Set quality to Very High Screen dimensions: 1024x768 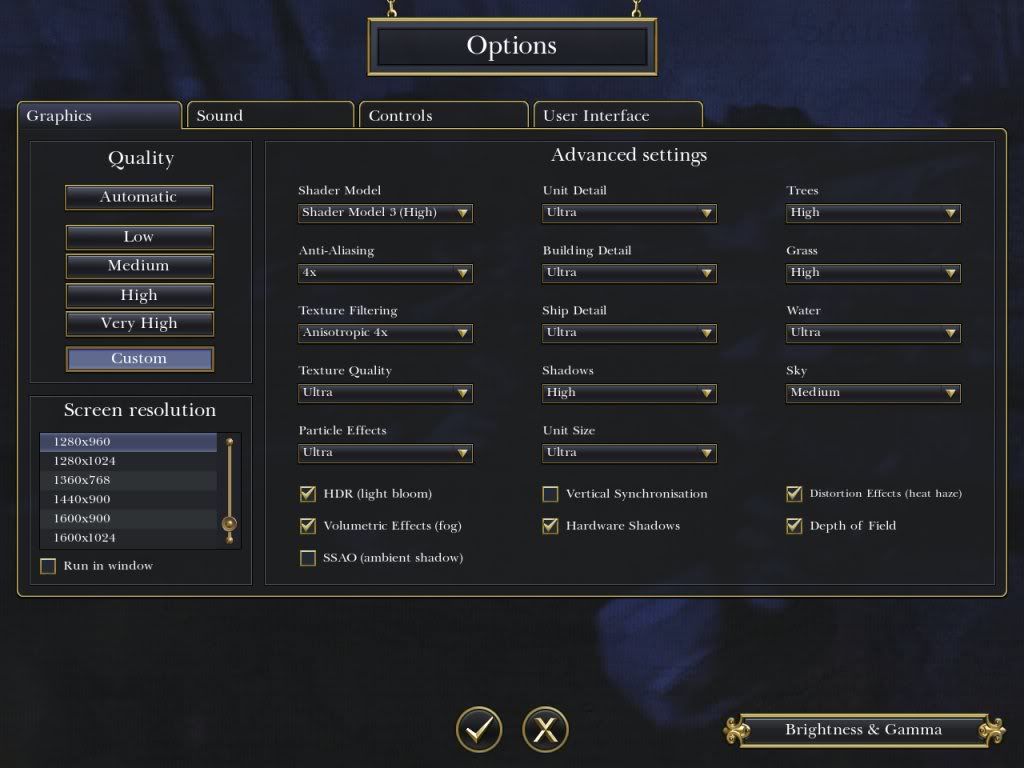click(x=139, y=324)
